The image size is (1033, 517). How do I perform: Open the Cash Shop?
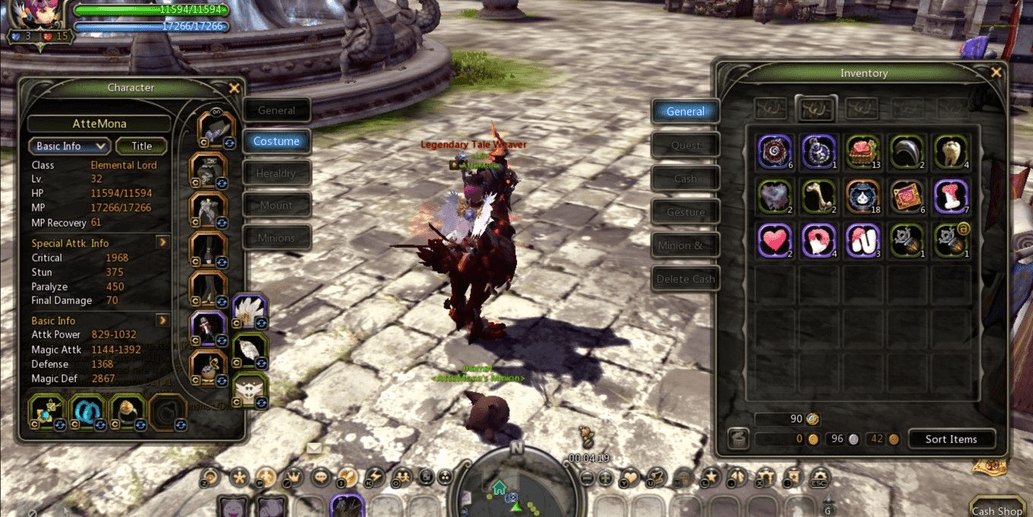tap(996, 510)
